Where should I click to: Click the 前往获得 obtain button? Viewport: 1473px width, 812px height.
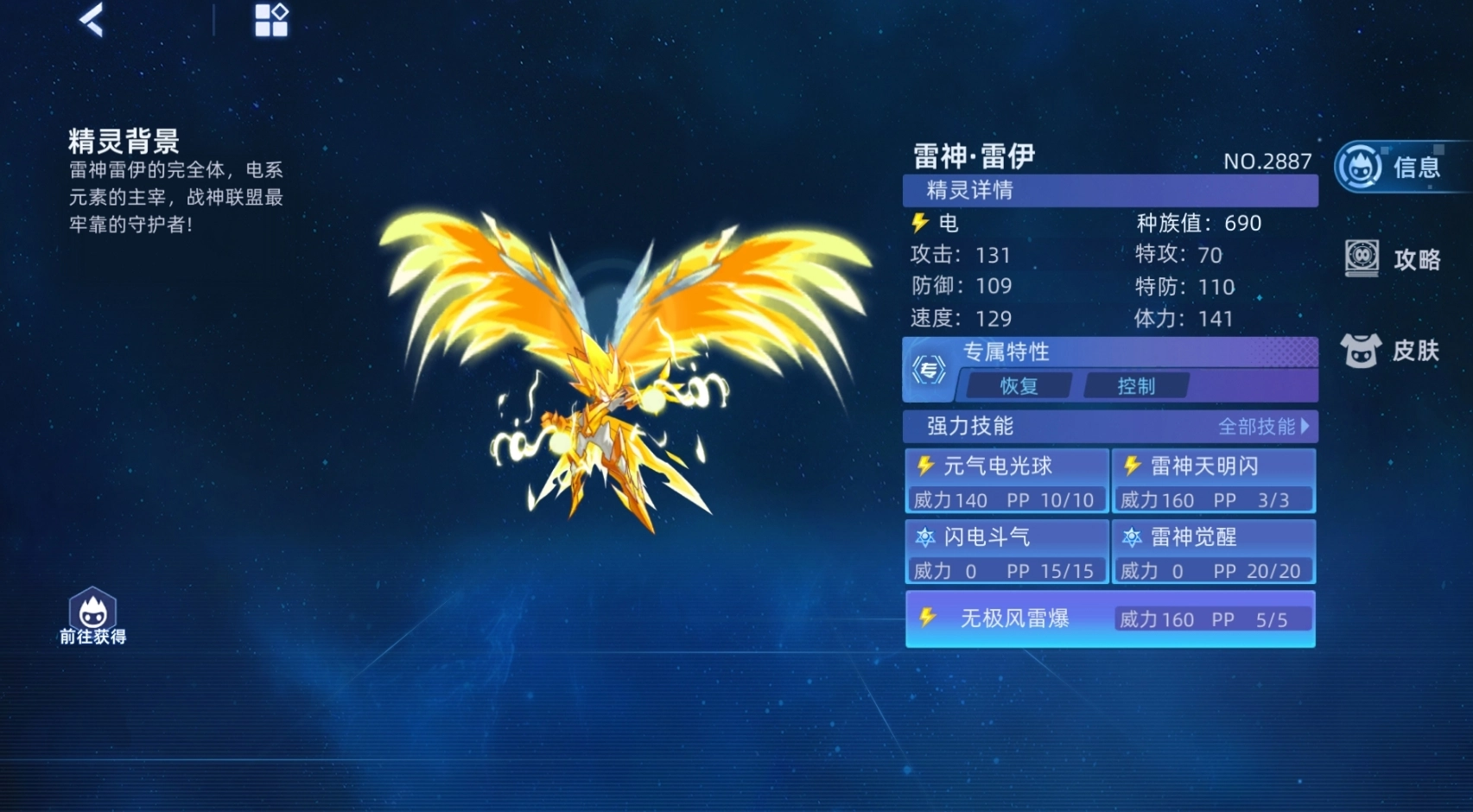[92, 617]
